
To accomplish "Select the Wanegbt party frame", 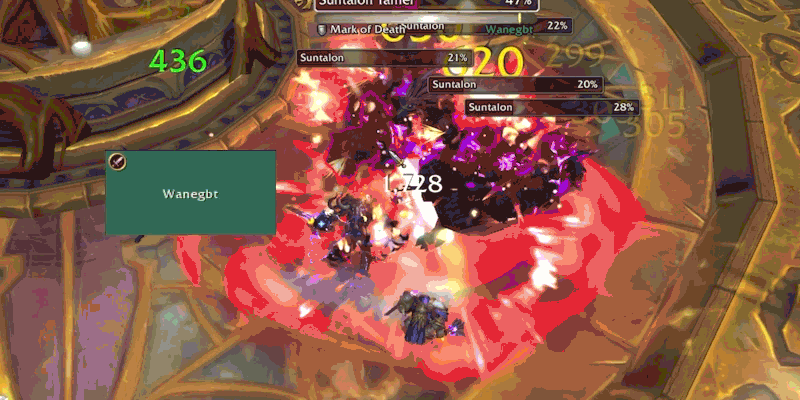I will (190, 193).
